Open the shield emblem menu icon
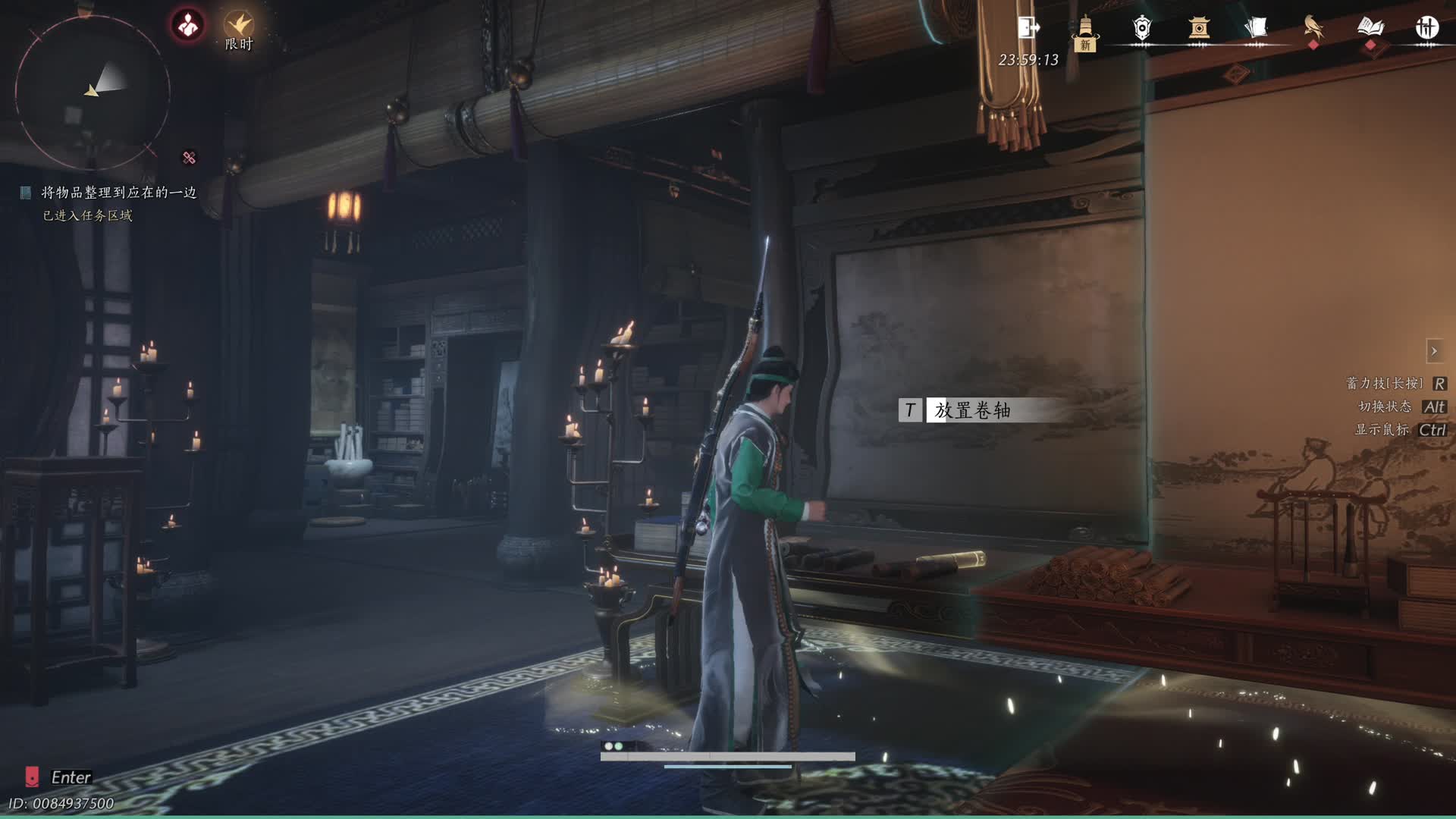 pos(1142,29)
